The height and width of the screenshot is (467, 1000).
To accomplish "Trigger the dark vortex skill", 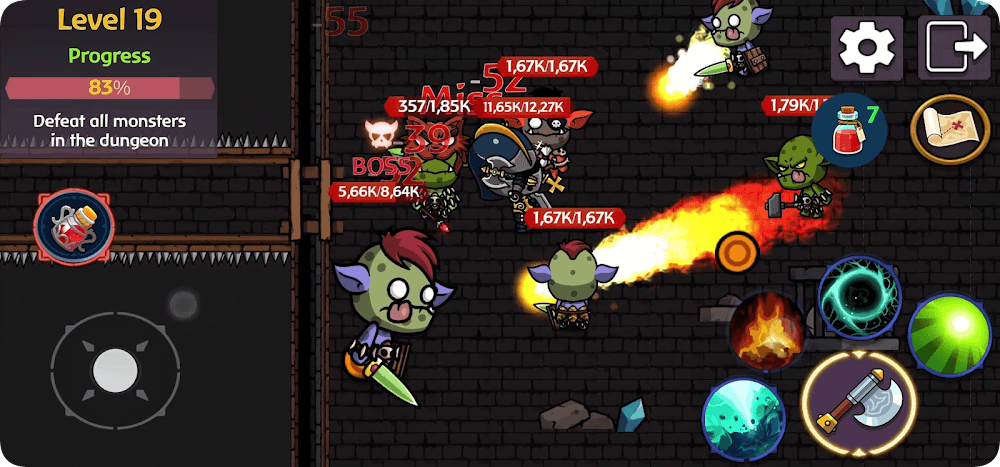I will pyautogui.click(x=859, y=297).
